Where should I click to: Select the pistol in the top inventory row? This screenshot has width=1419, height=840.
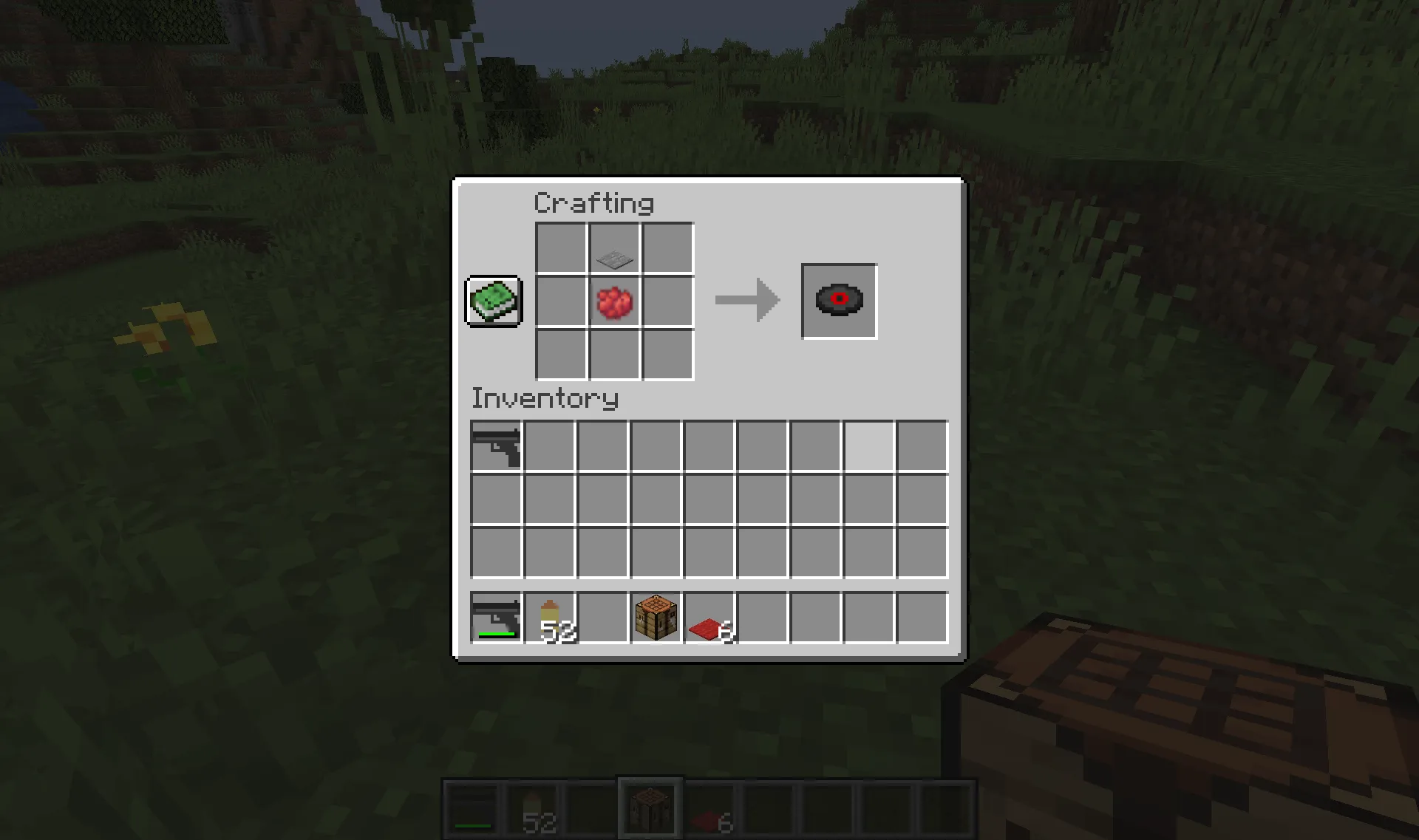(496, 444)
